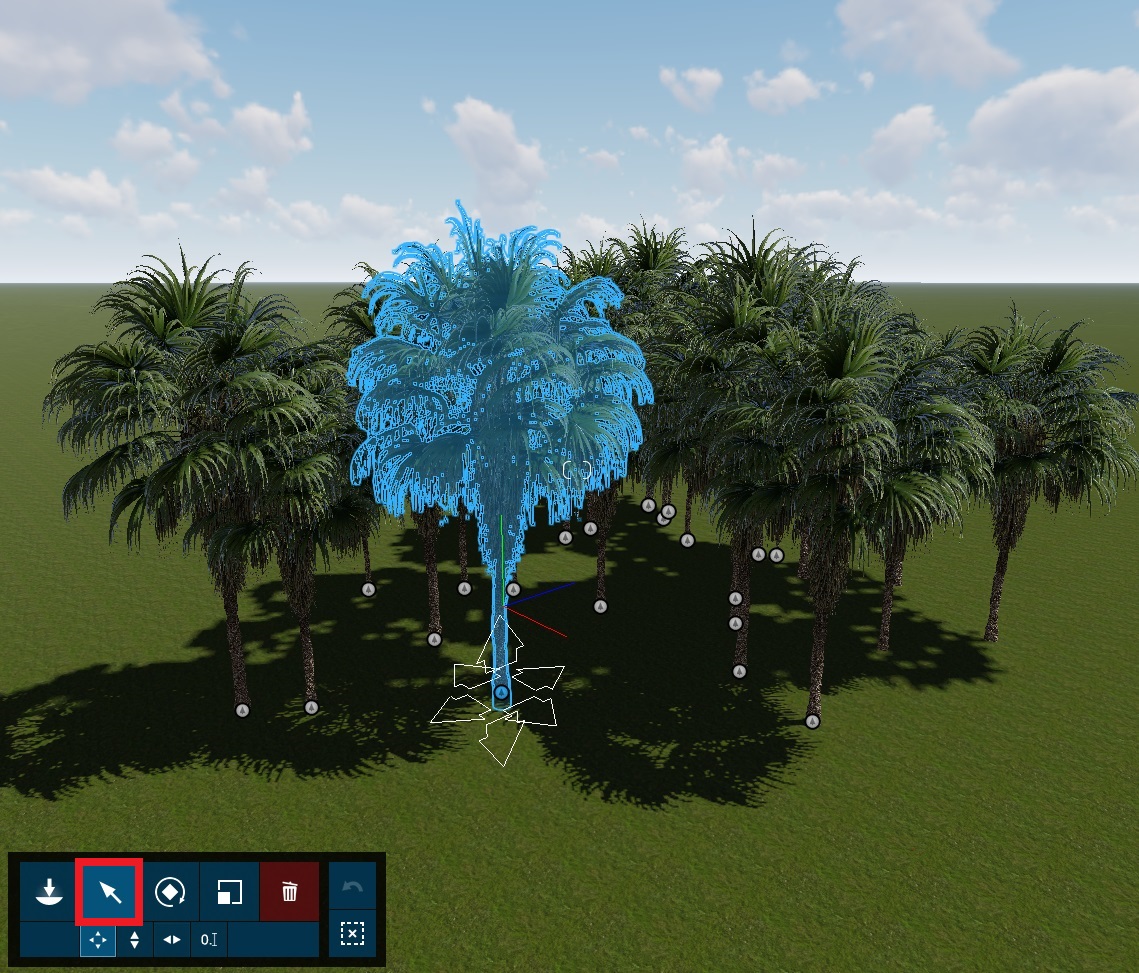Image resolution: width=1139 pixels, height=973 pixels.
Task: Clear selection with the dashed X button
Action: pos(352,934)
